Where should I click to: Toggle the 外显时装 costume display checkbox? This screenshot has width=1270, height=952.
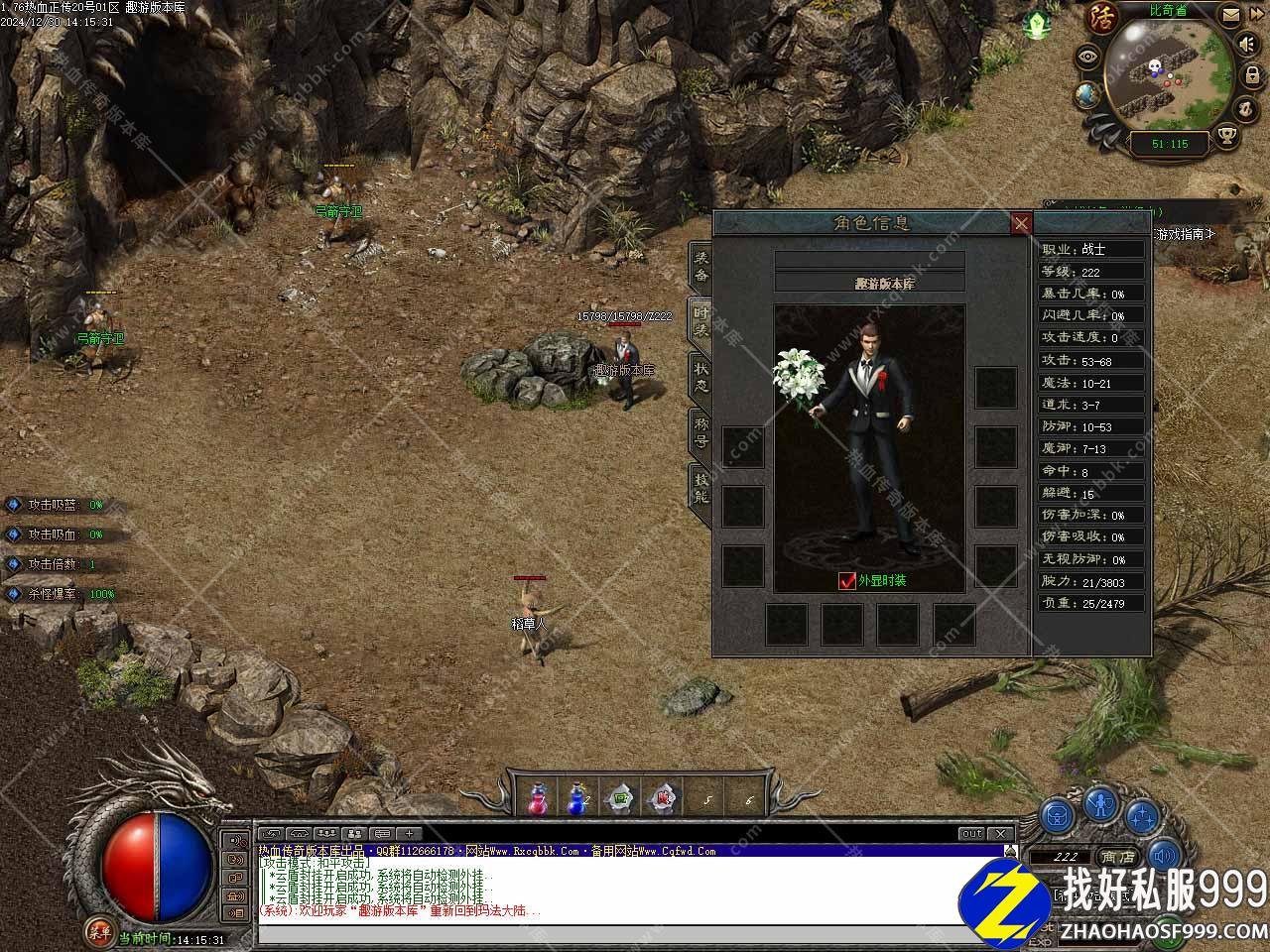pyautogui.click(x=846, y=581)
